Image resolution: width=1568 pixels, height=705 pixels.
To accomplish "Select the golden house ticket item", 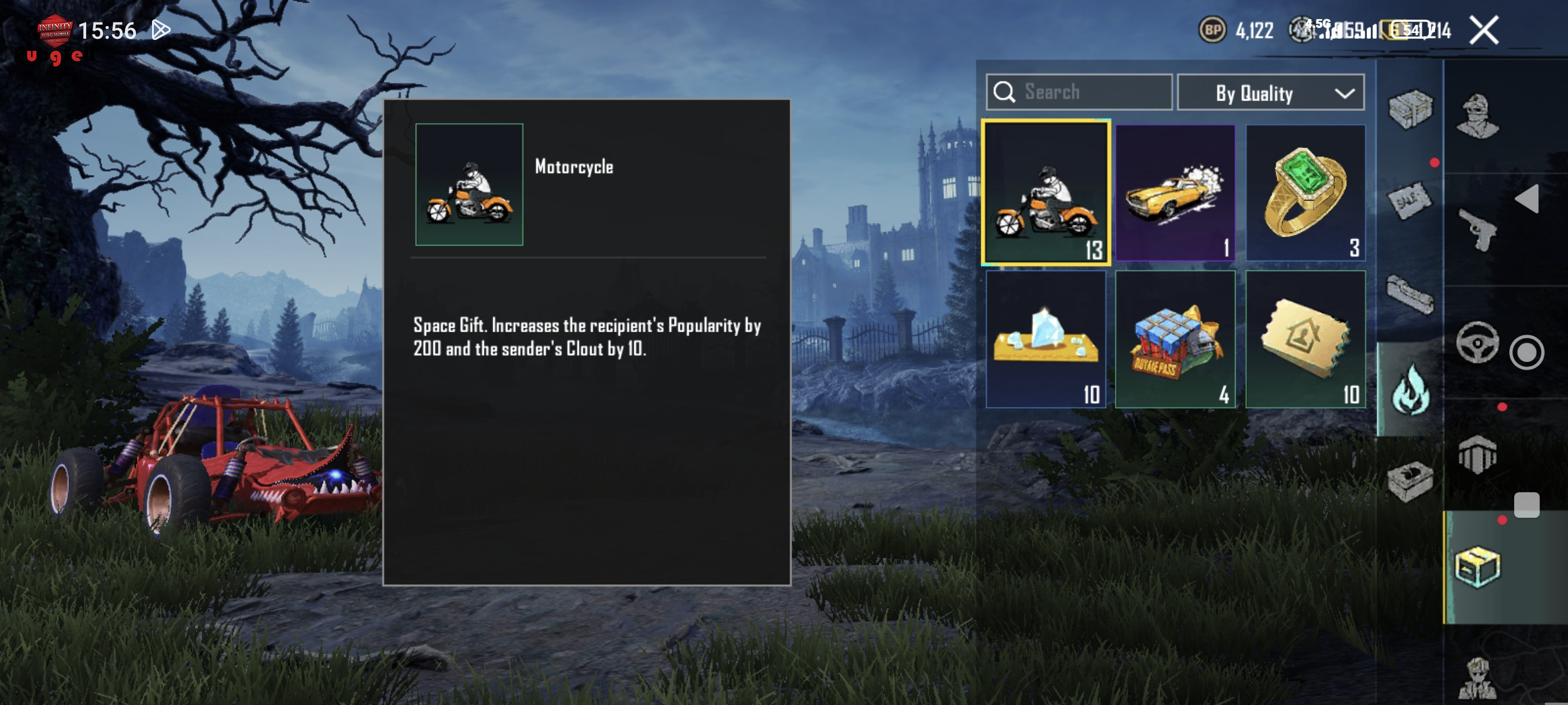I will coord(1305,339).
